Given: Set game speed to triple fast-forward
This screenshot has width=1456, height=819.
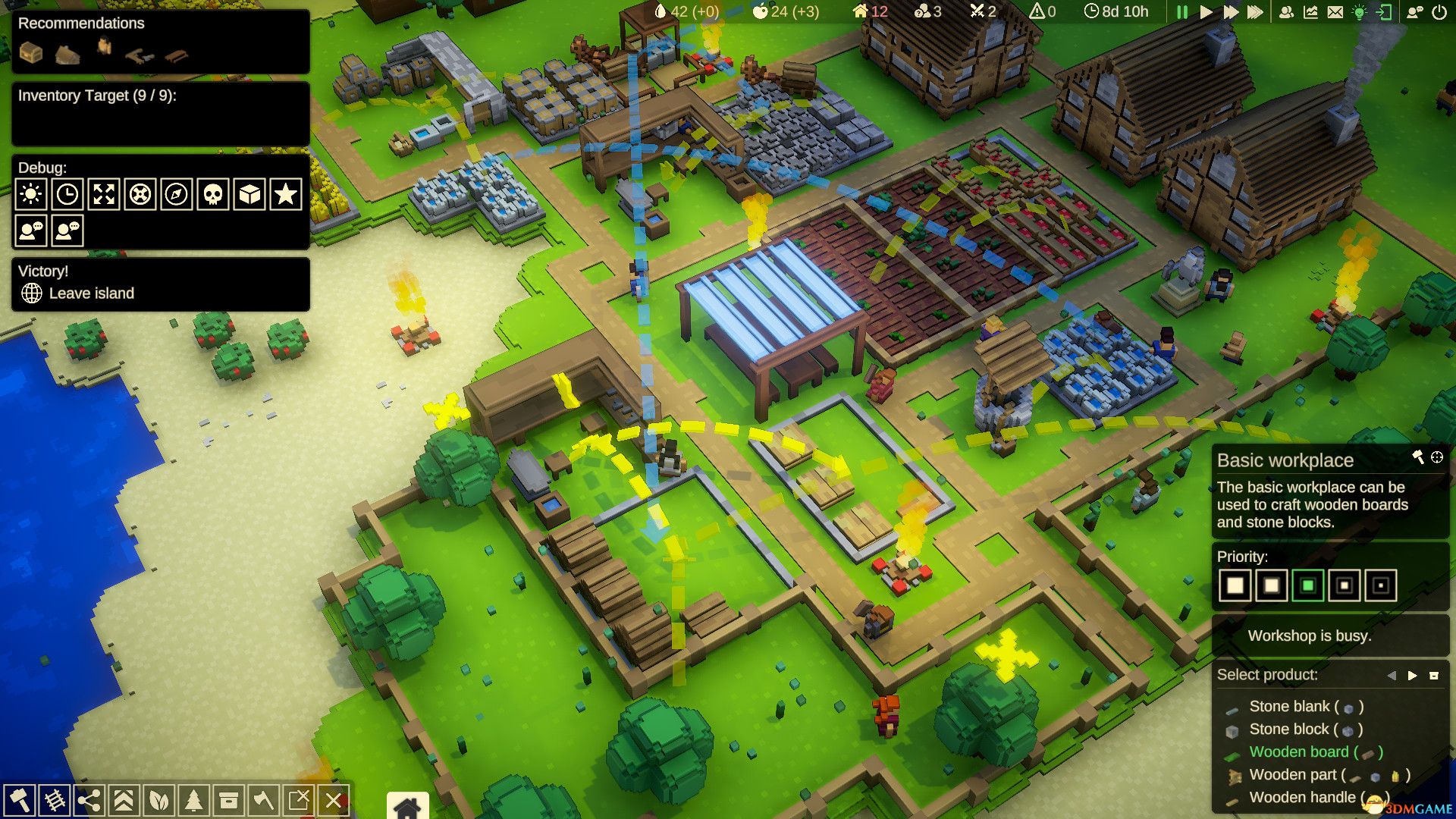Looking at the screenshot, I should (x=1255, y=12).
